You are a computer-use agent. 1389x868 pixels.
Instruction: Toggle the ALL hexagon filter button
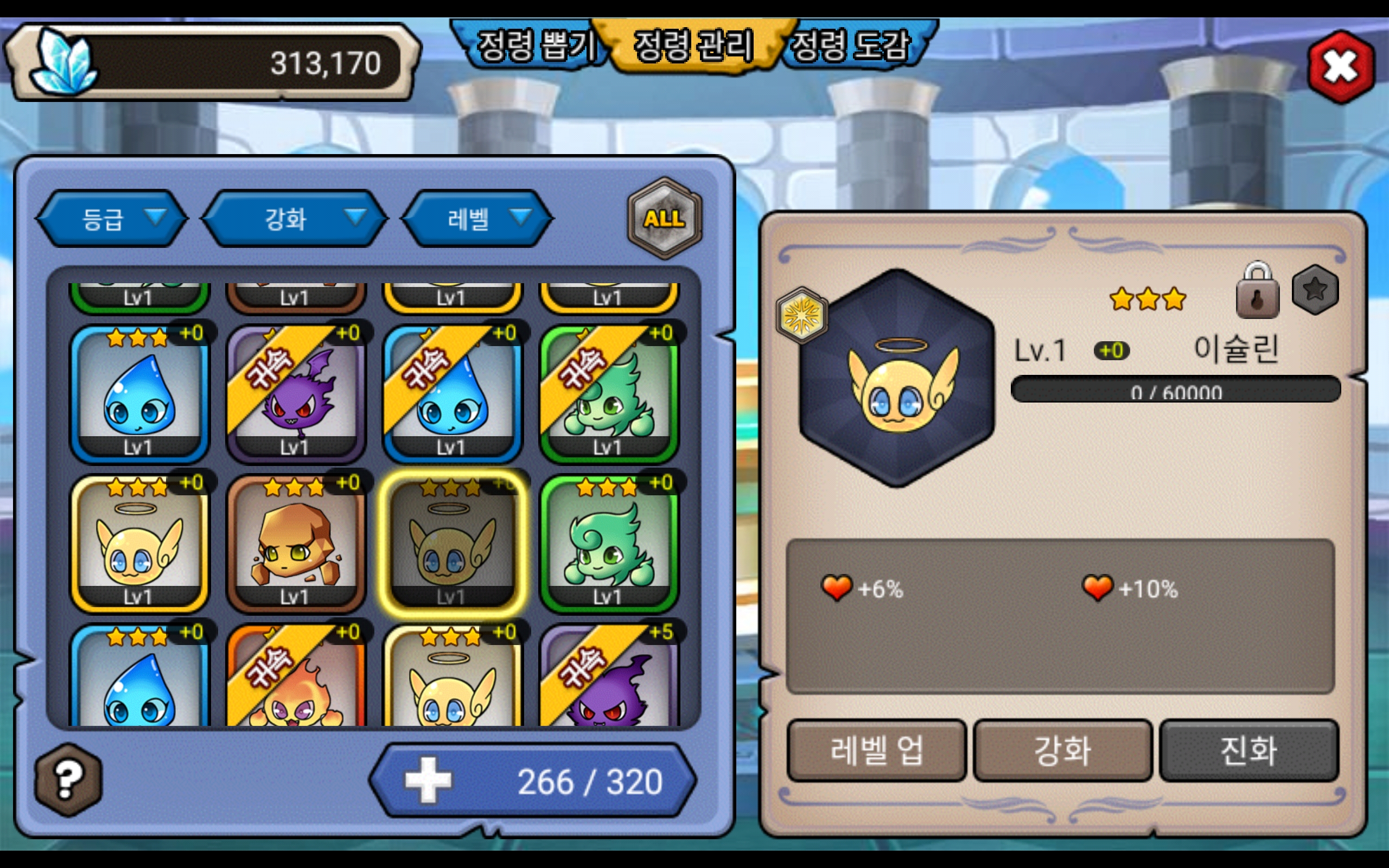[664, 218]
